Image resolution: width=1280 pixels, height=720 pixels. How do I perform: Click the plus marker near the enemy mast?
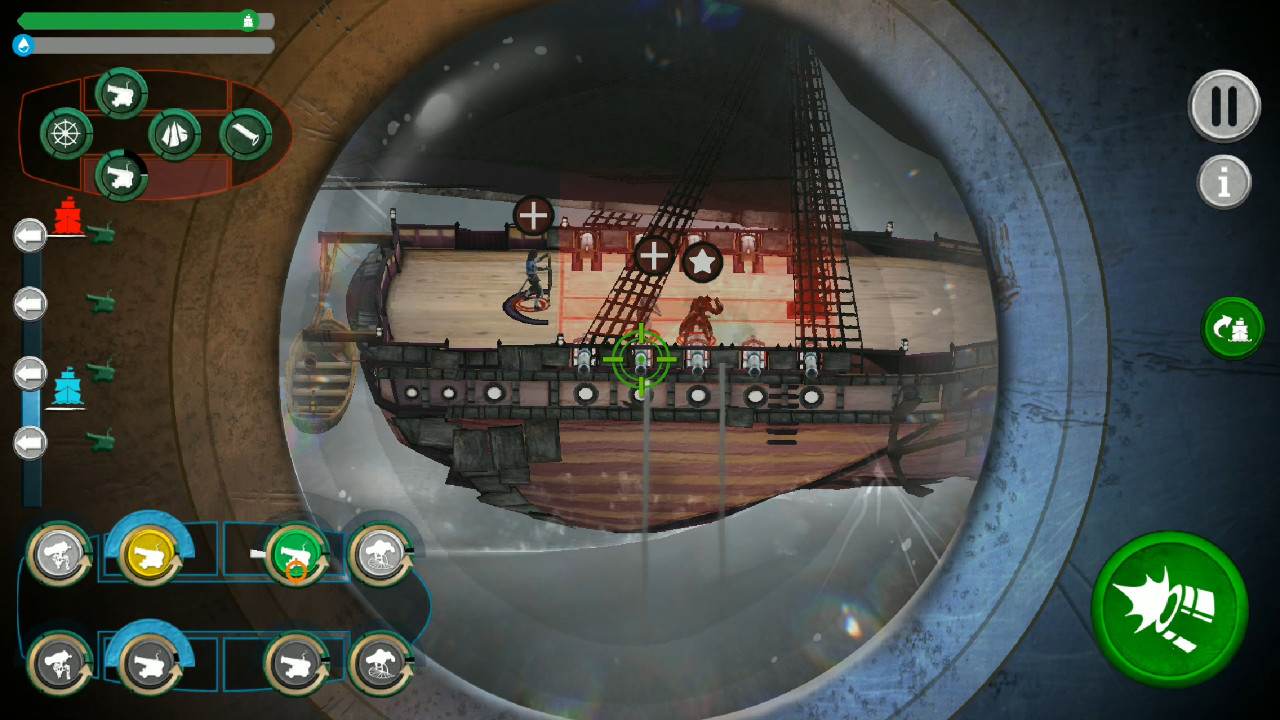pyautogui.click(x=656, y=257)
